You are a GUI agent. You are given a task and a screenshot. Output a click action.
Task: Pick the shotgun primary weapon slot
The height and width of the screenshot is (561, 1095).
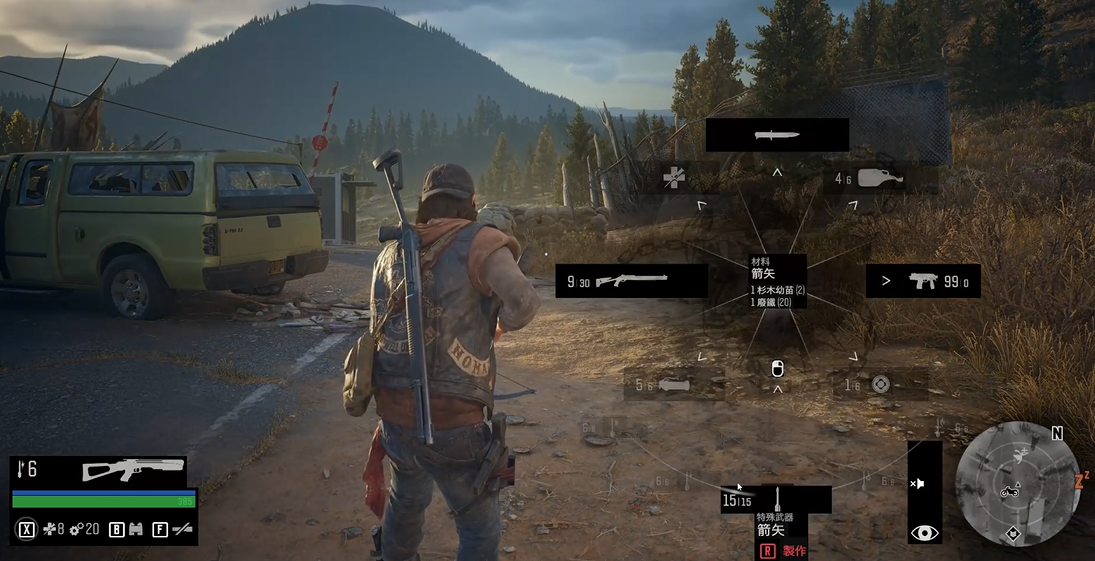point(631,281)
